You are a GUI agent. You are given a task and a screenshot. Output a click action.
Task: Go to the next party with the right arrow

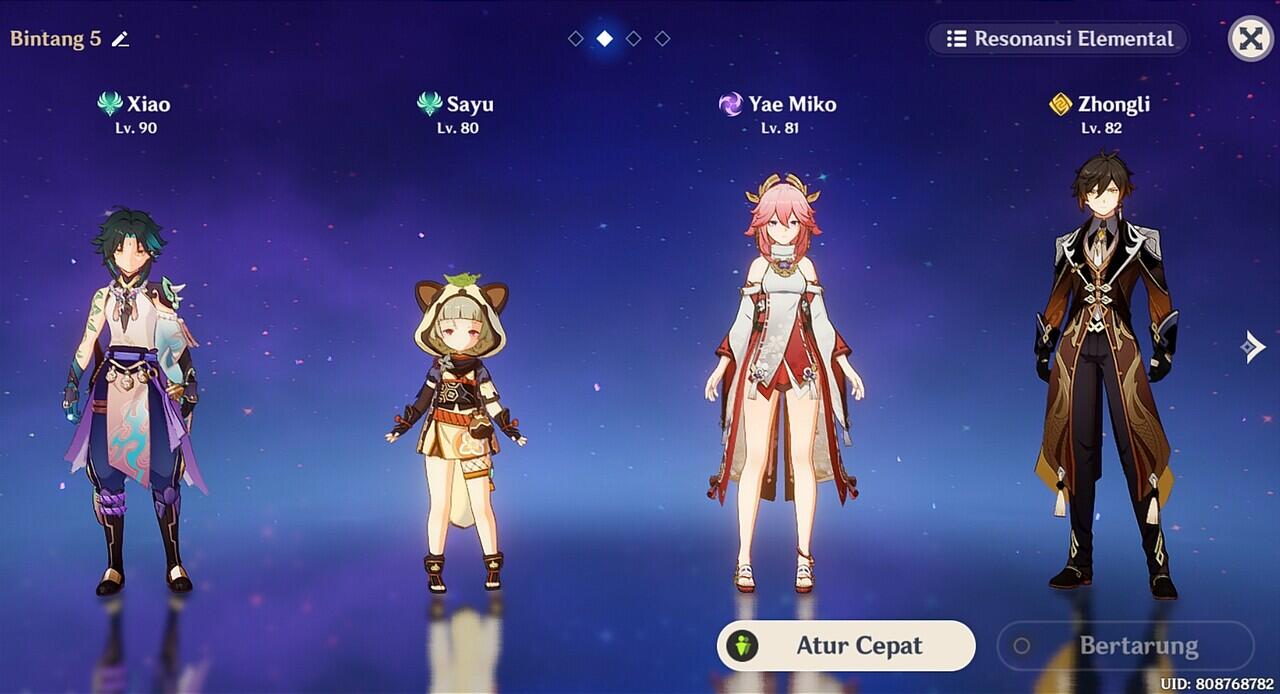[x=1253, y=347]
